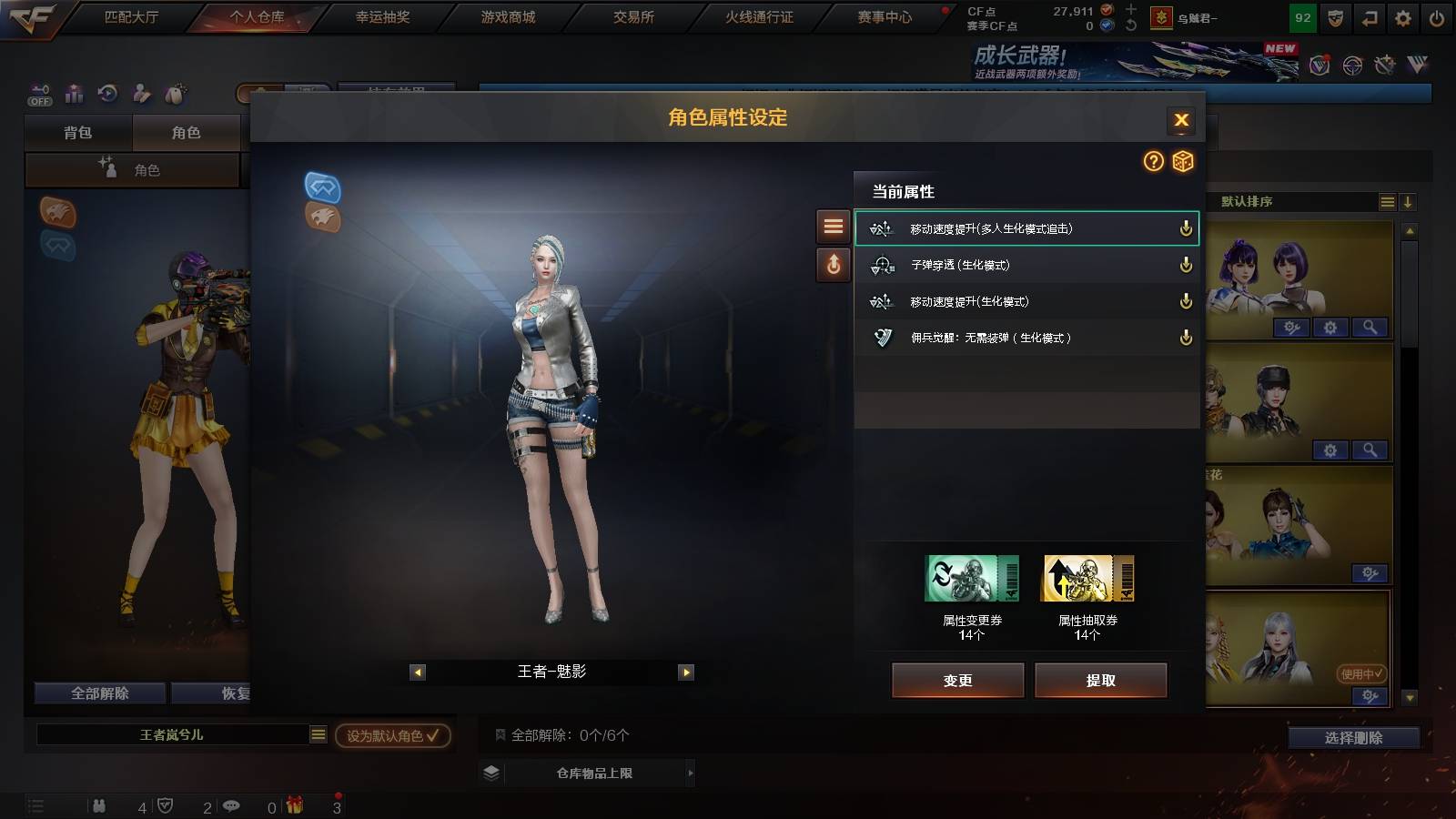Open the help question-mark icon in attribute panel
1456x819 pixels.
[1154, 161]
